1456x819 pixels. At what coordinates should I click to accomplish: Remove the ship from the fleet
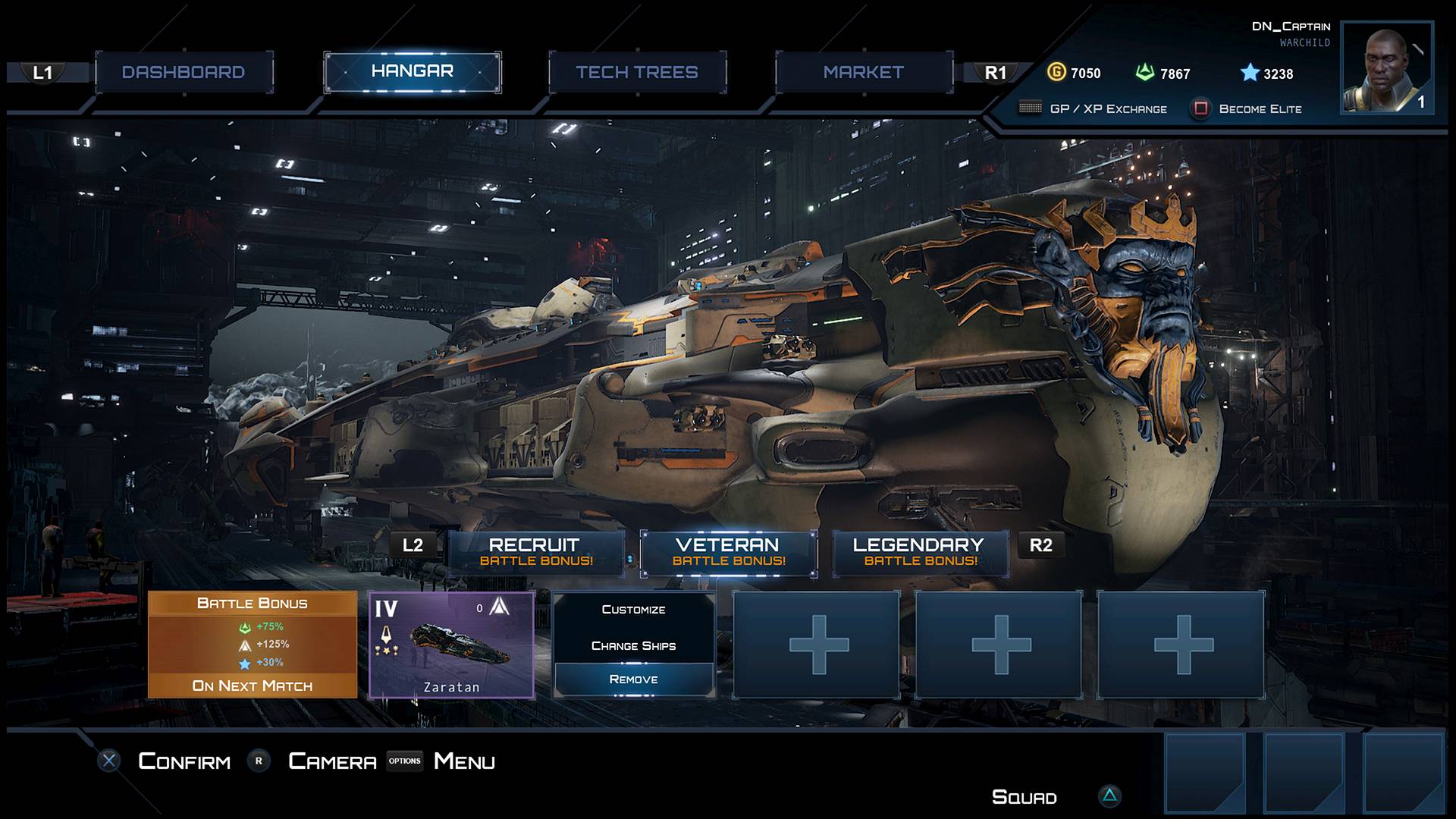633,679
